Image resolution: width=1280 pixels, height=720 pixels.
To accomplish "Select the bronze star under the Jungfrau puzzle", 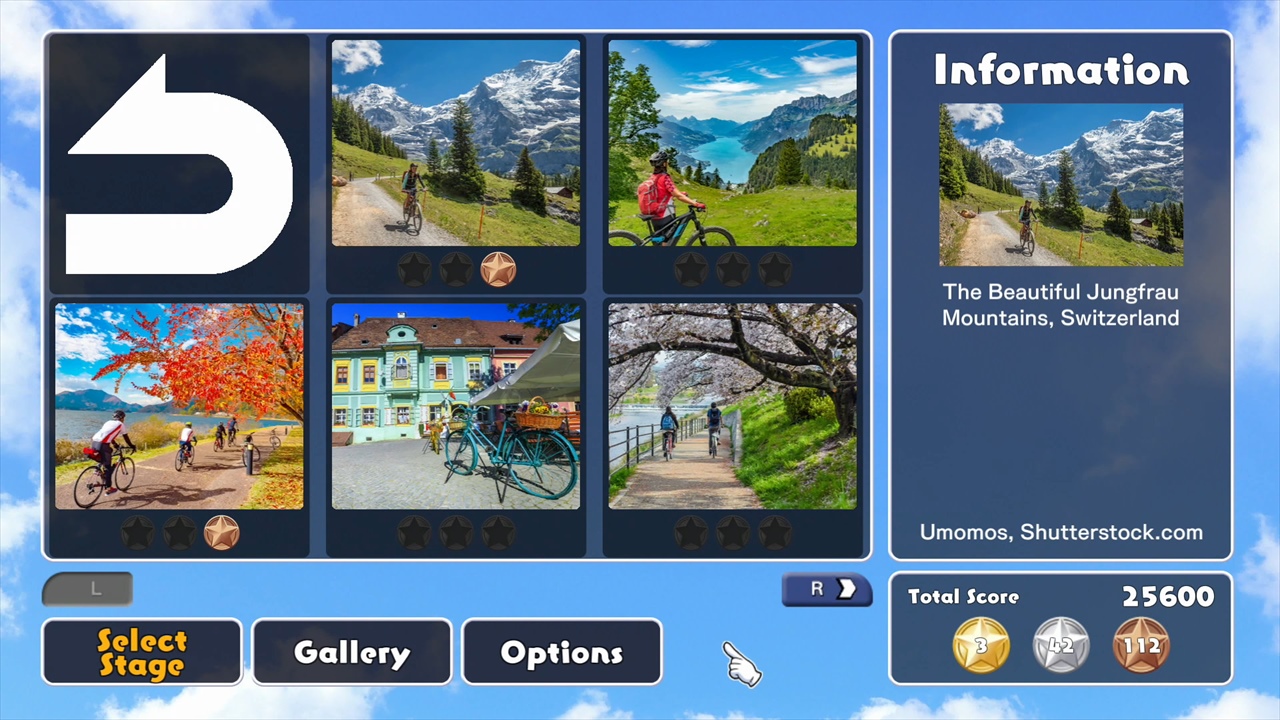I will [499, 267].
